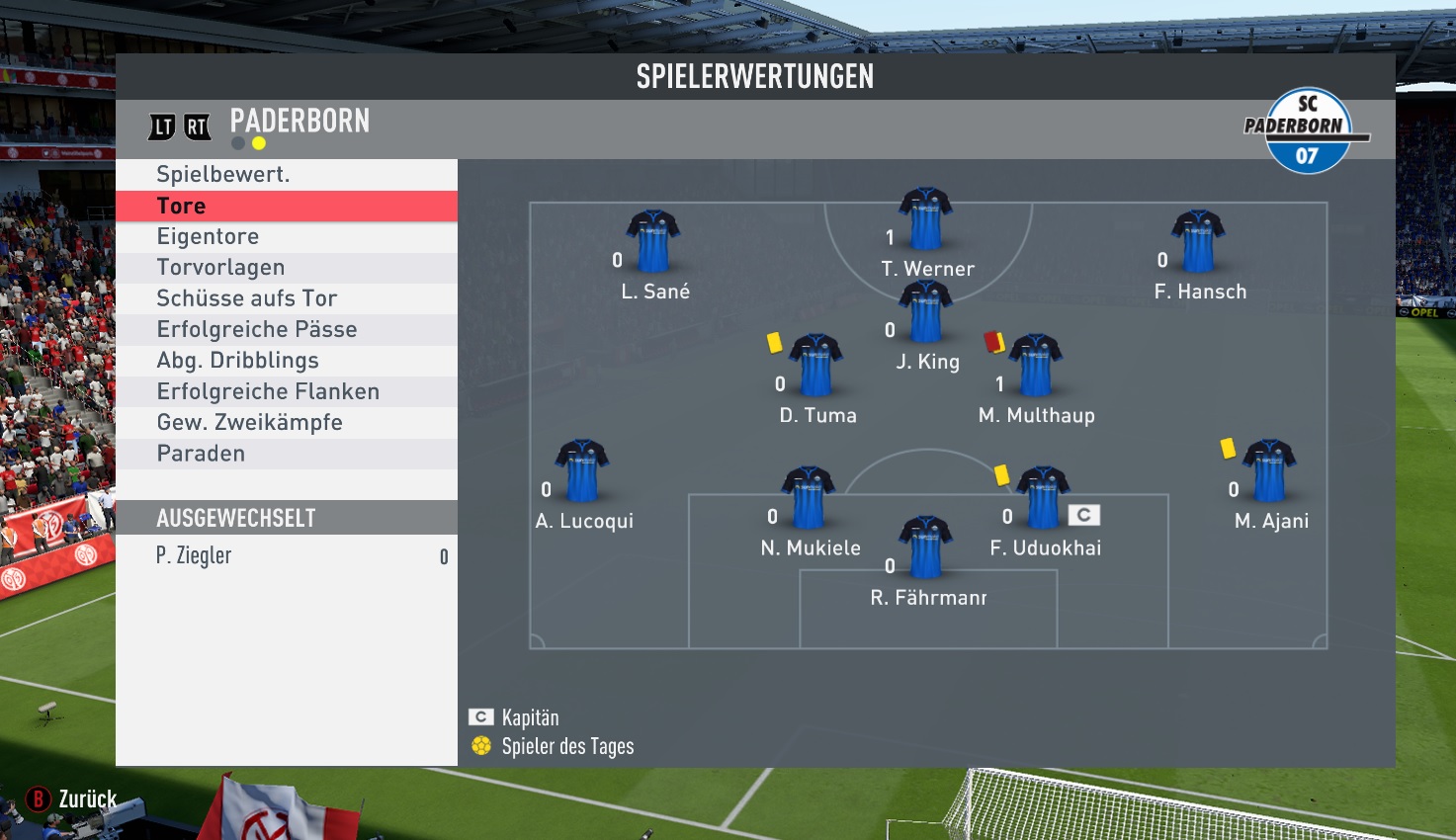The image size is (1456, 840).
Task: Select L. Sané on the formation
Action: (x=652, y=241)
